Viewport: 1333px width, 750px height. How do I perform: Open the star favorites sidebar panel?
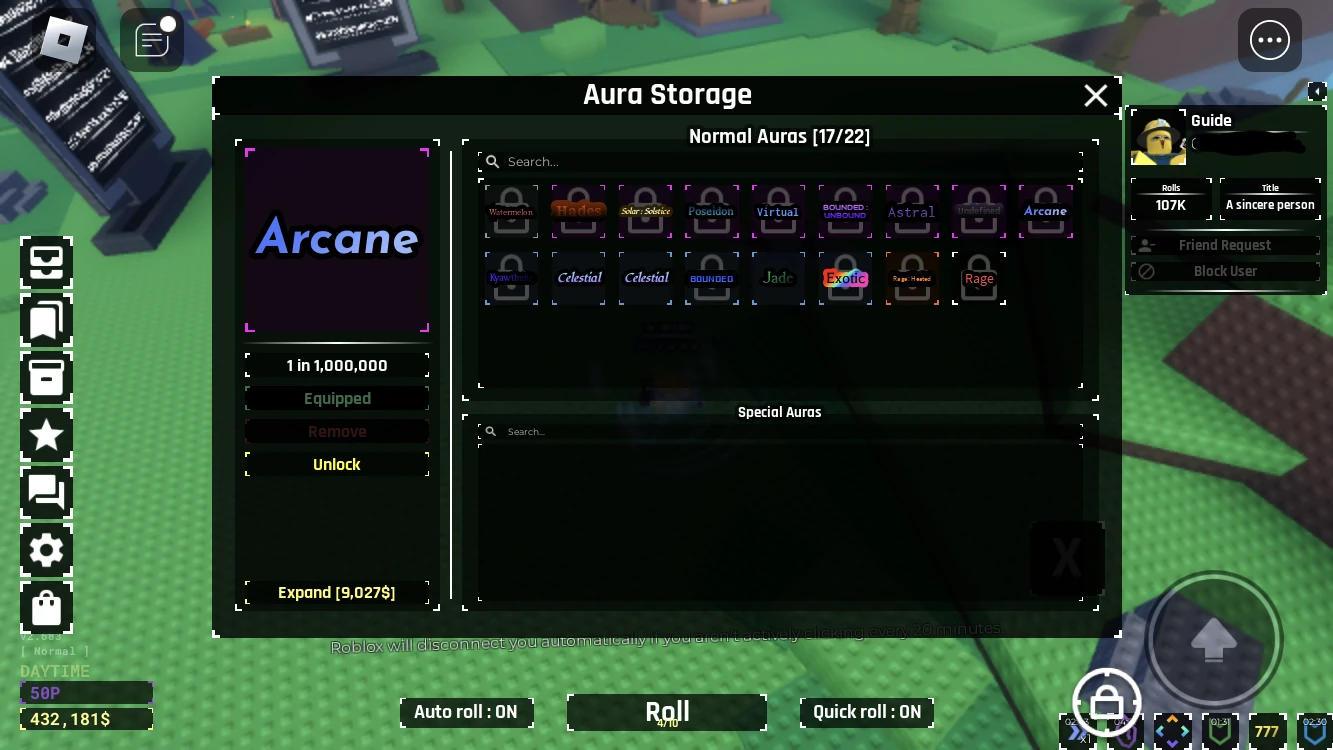46,435
